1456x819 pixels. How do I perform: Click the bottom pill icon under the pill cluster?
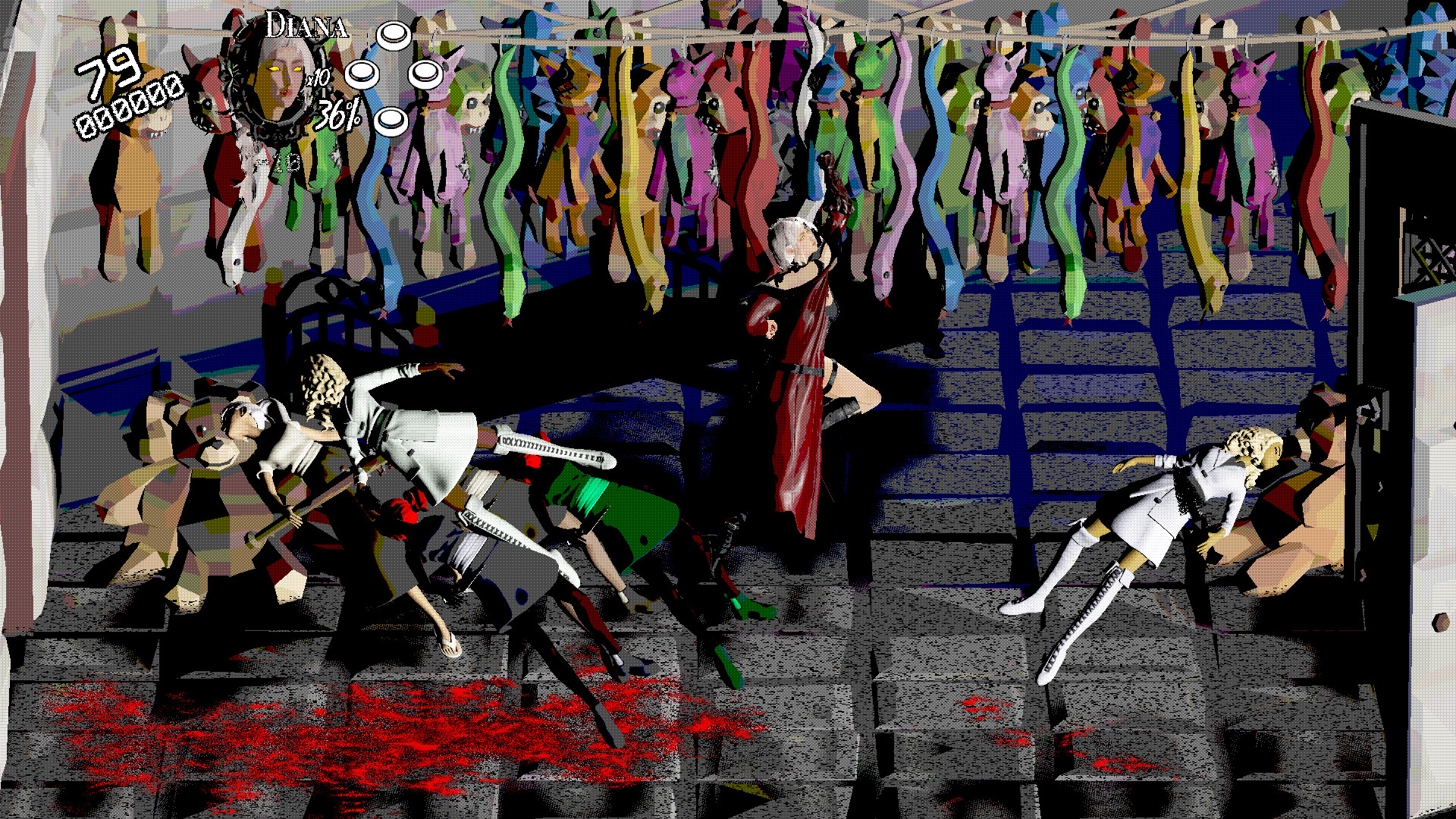coord(392,118)
